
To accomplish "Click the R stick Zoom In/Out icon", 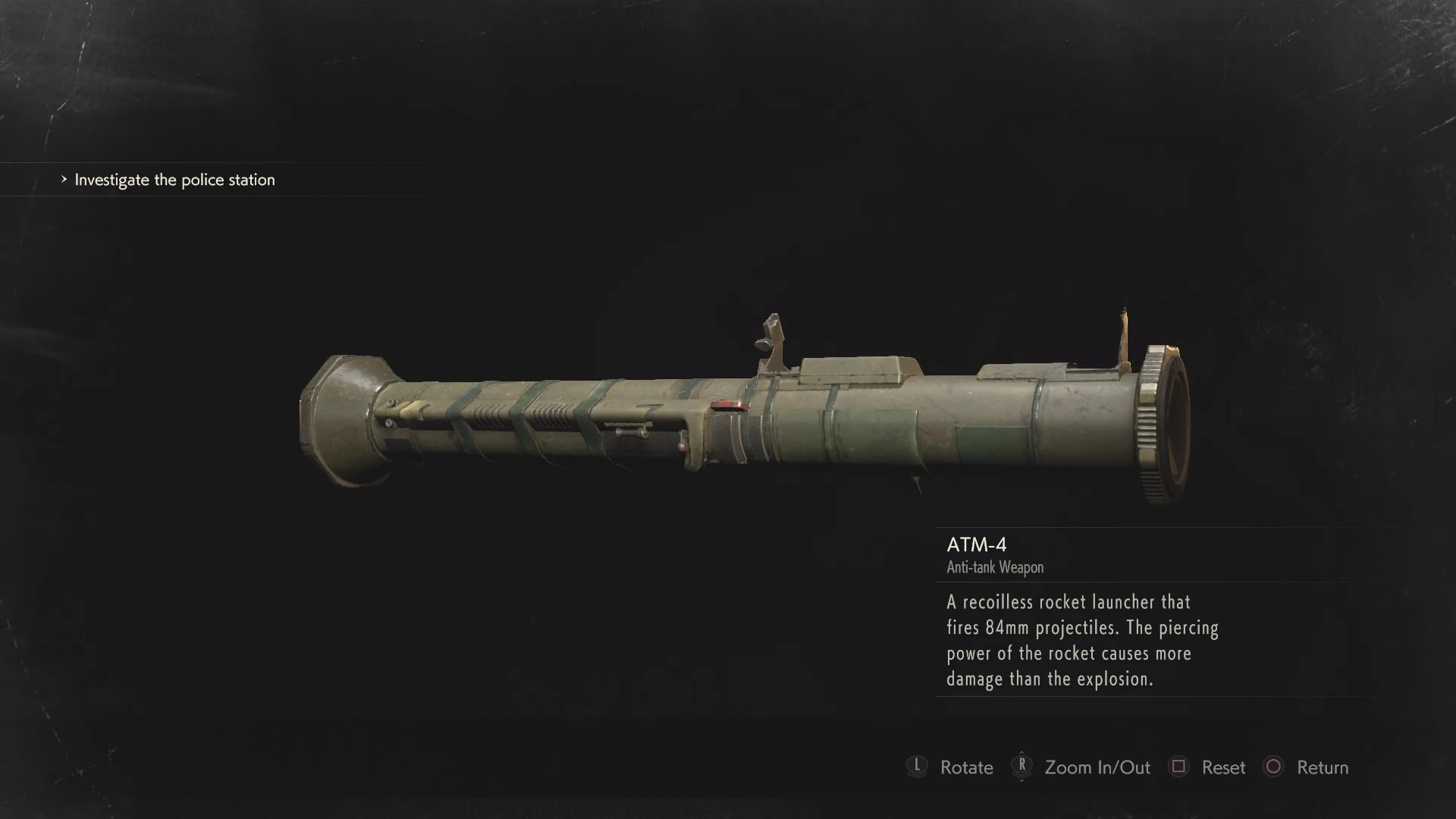I will 1022,767.
